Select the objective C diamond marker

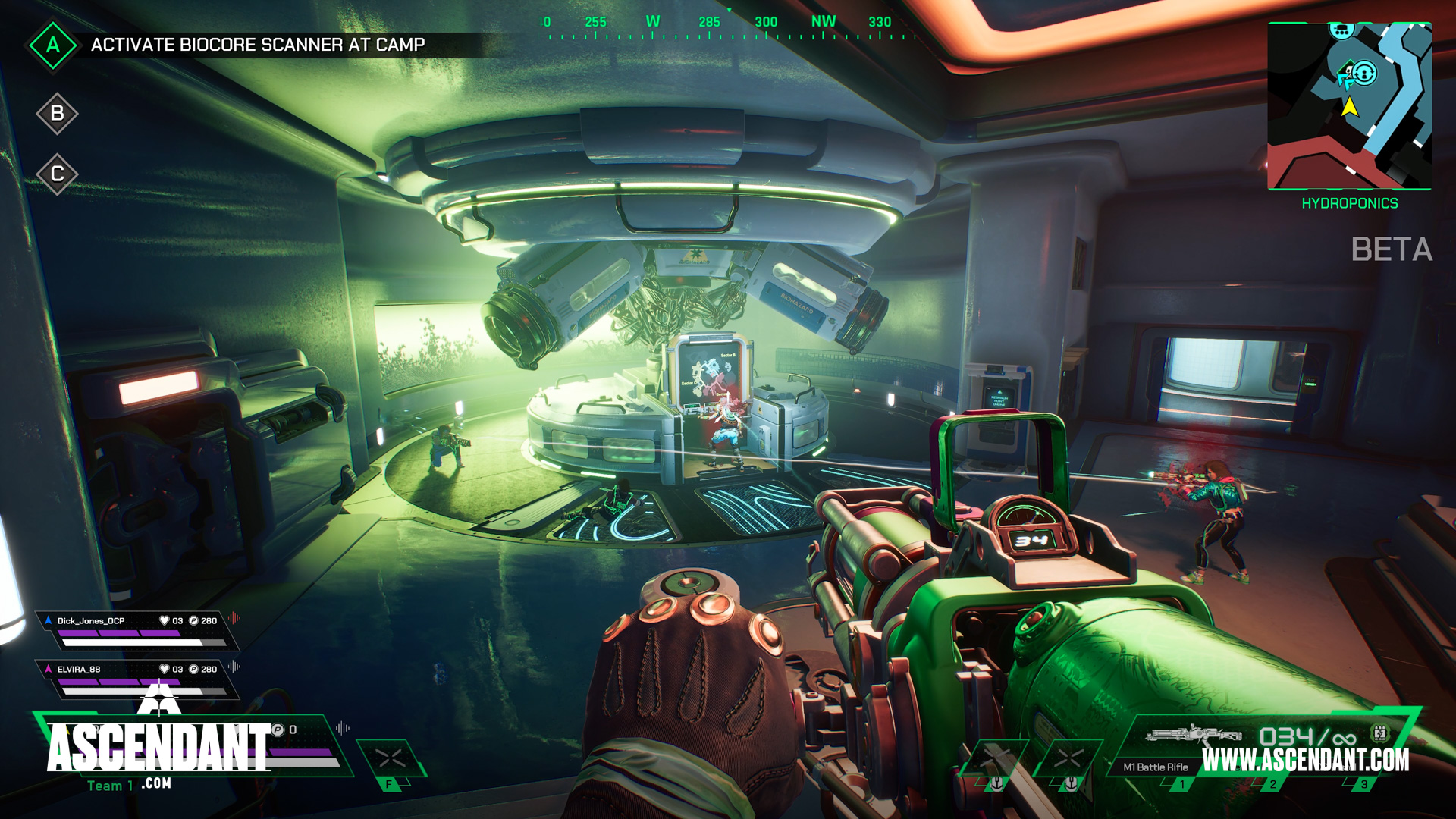pyautogui.click(x=57, y=174)
